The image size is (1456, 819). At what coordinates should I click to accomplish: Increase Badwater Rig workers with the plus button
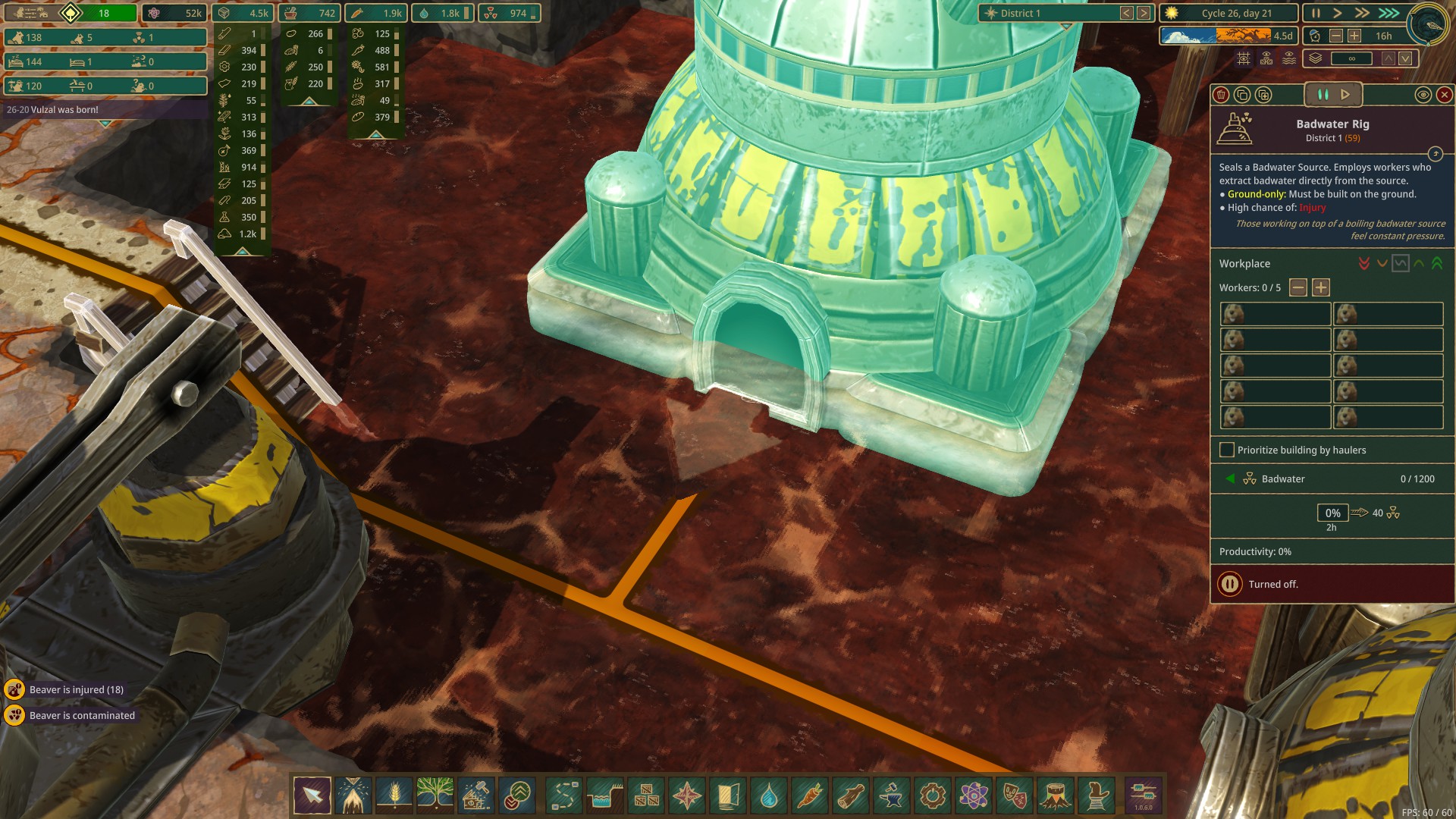click(1321, 287)
